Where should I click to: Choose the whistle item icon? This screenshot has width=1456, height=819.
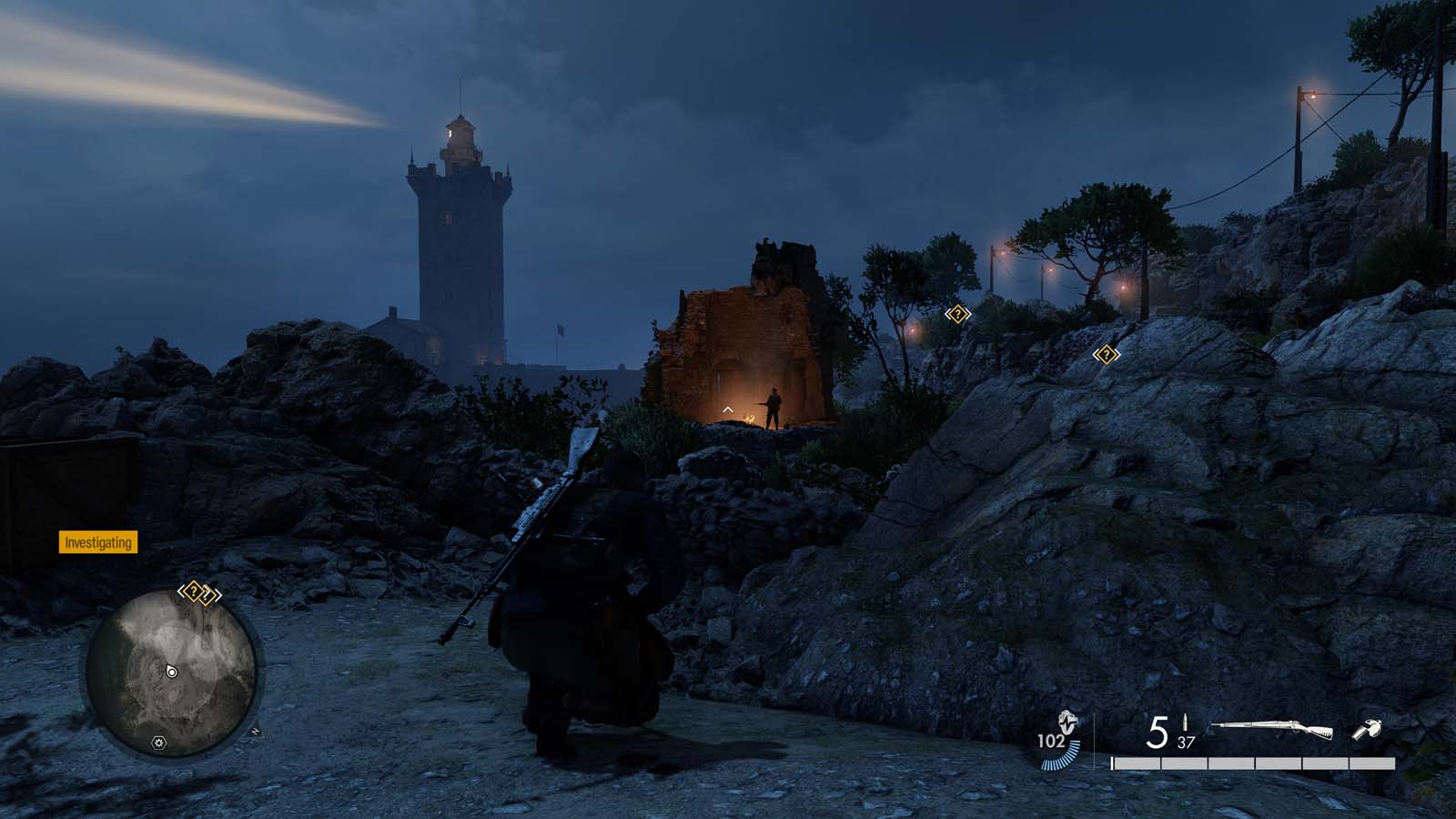[1367, 730]
